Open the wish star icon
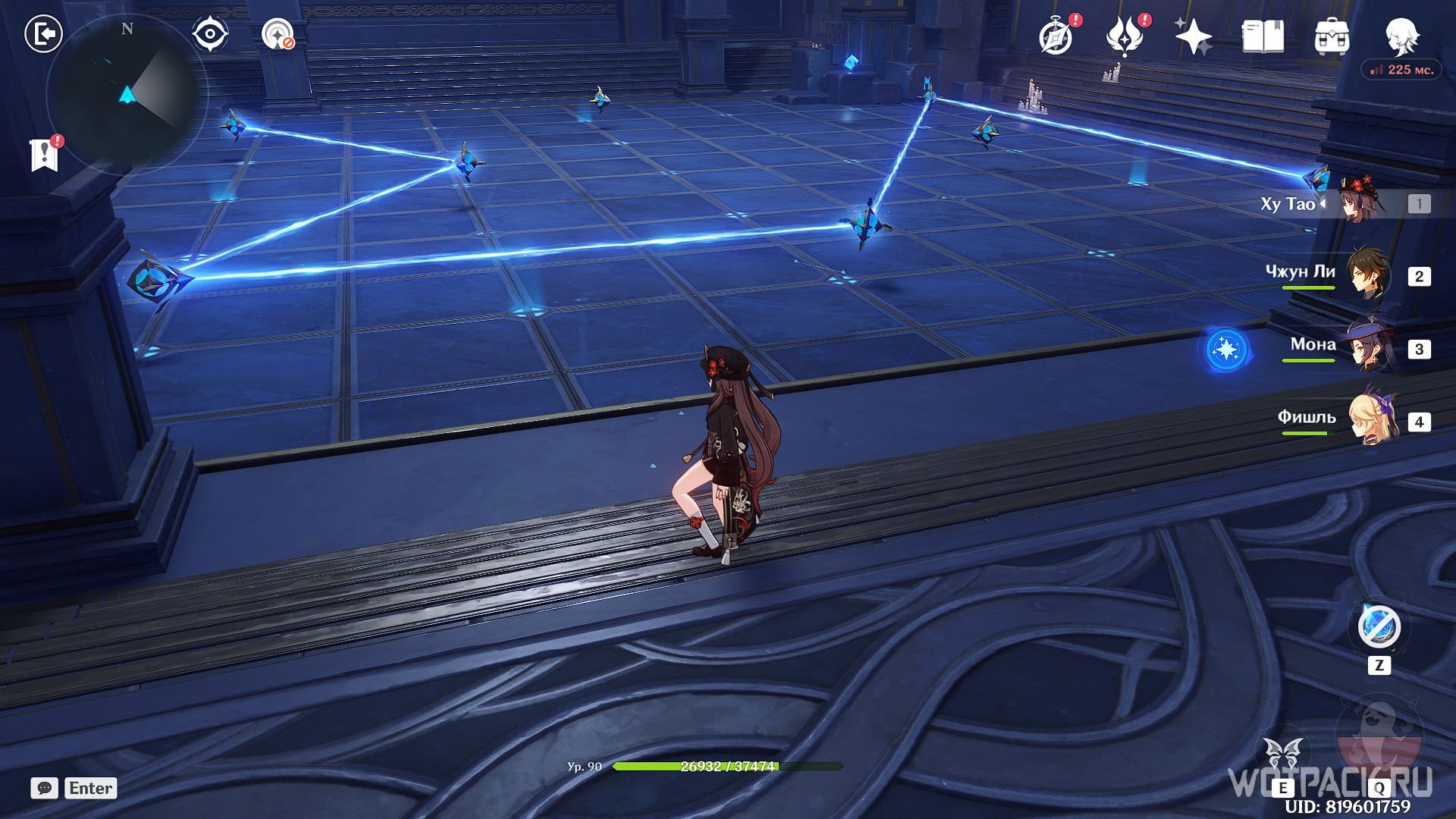1456x819 pixels. click(x=1193, y=36)
